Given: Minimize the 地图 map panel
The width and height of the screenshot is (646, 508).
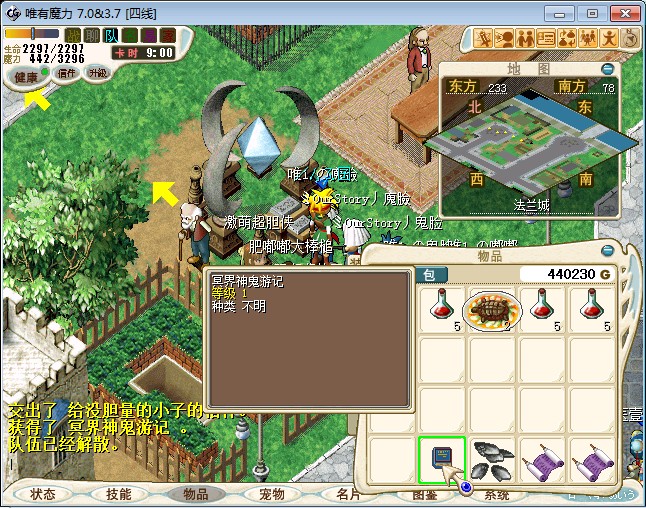Looking at the screenshot, I should 608,69.
